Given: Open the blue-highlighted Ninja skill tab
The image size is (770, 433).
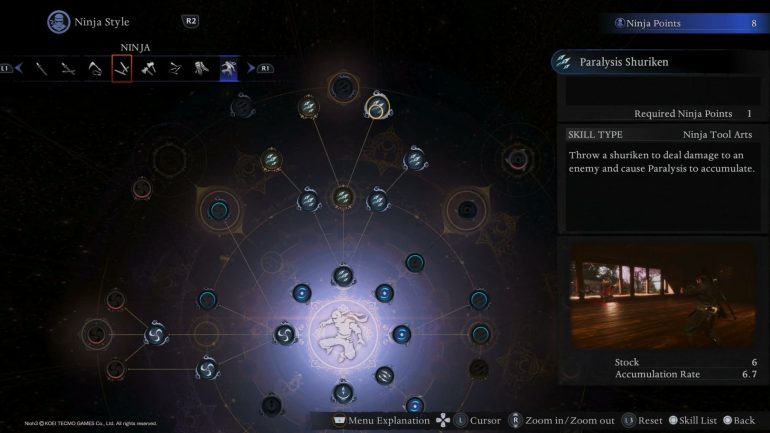Looking at the screenshot, I should coord(229,68).
